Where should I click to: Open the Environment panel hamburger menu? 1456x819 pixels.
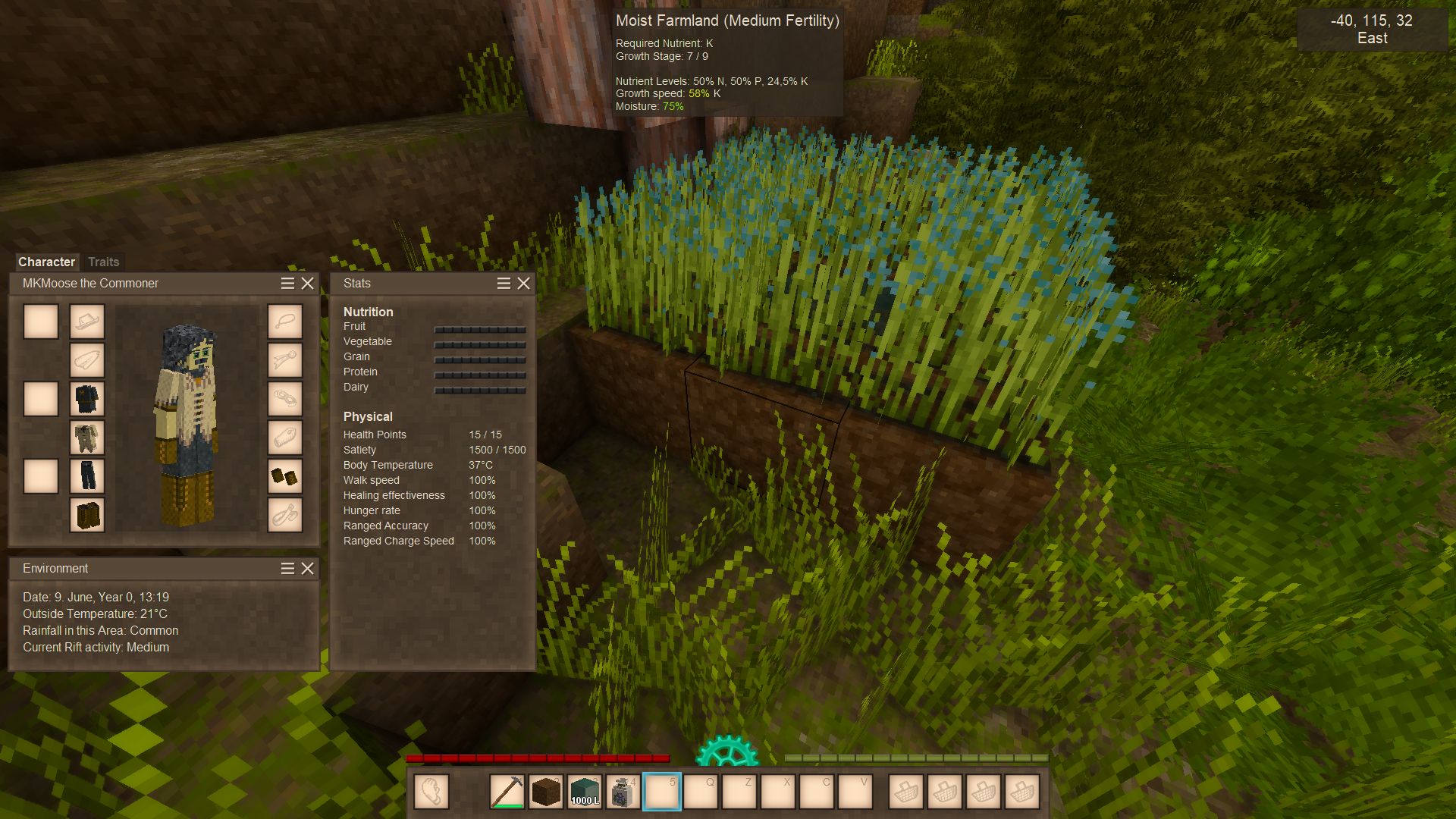tap(287, 568)
